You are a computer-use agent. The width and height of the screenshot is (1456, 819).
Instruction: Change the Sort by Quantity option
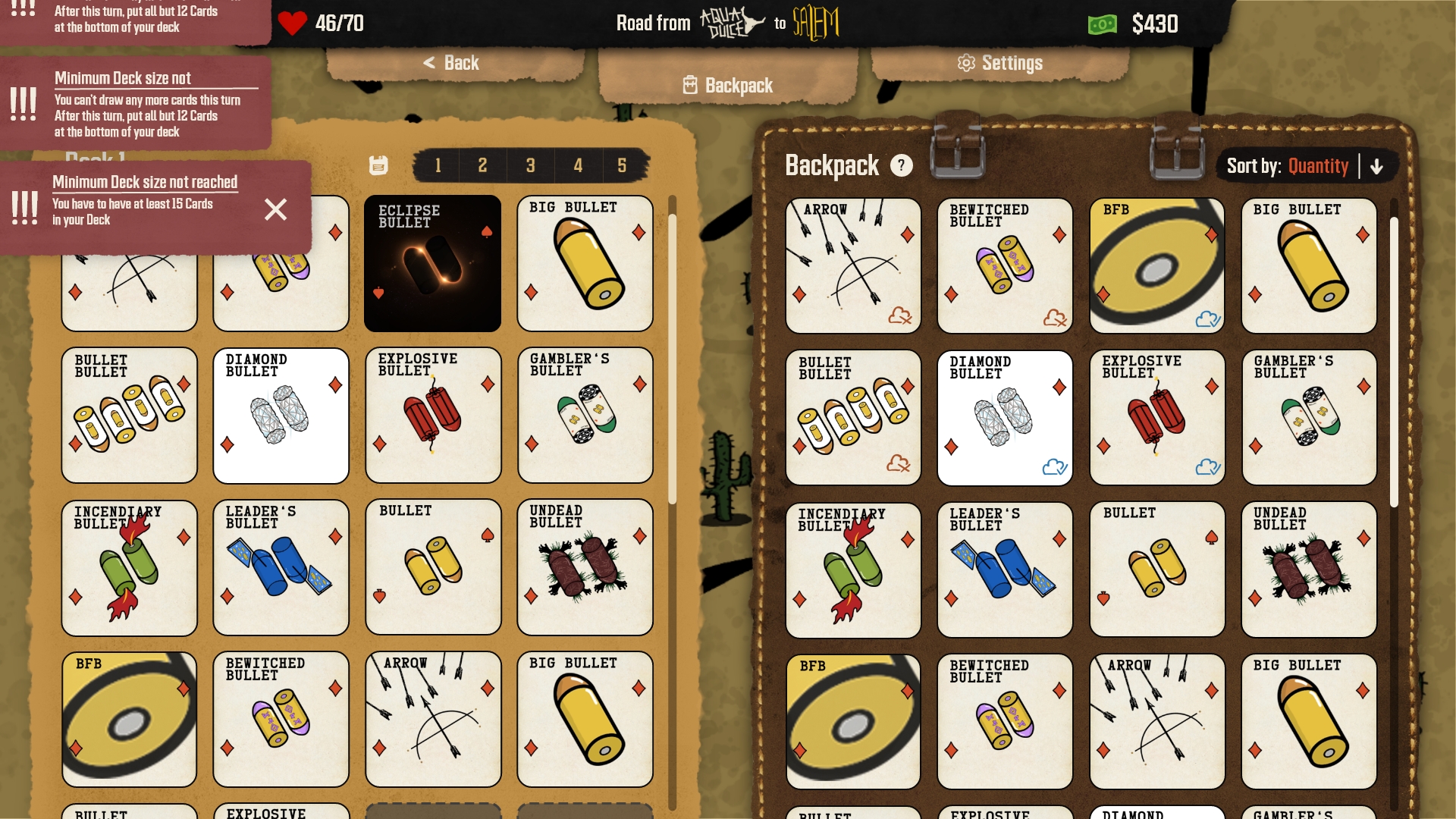1317,166
